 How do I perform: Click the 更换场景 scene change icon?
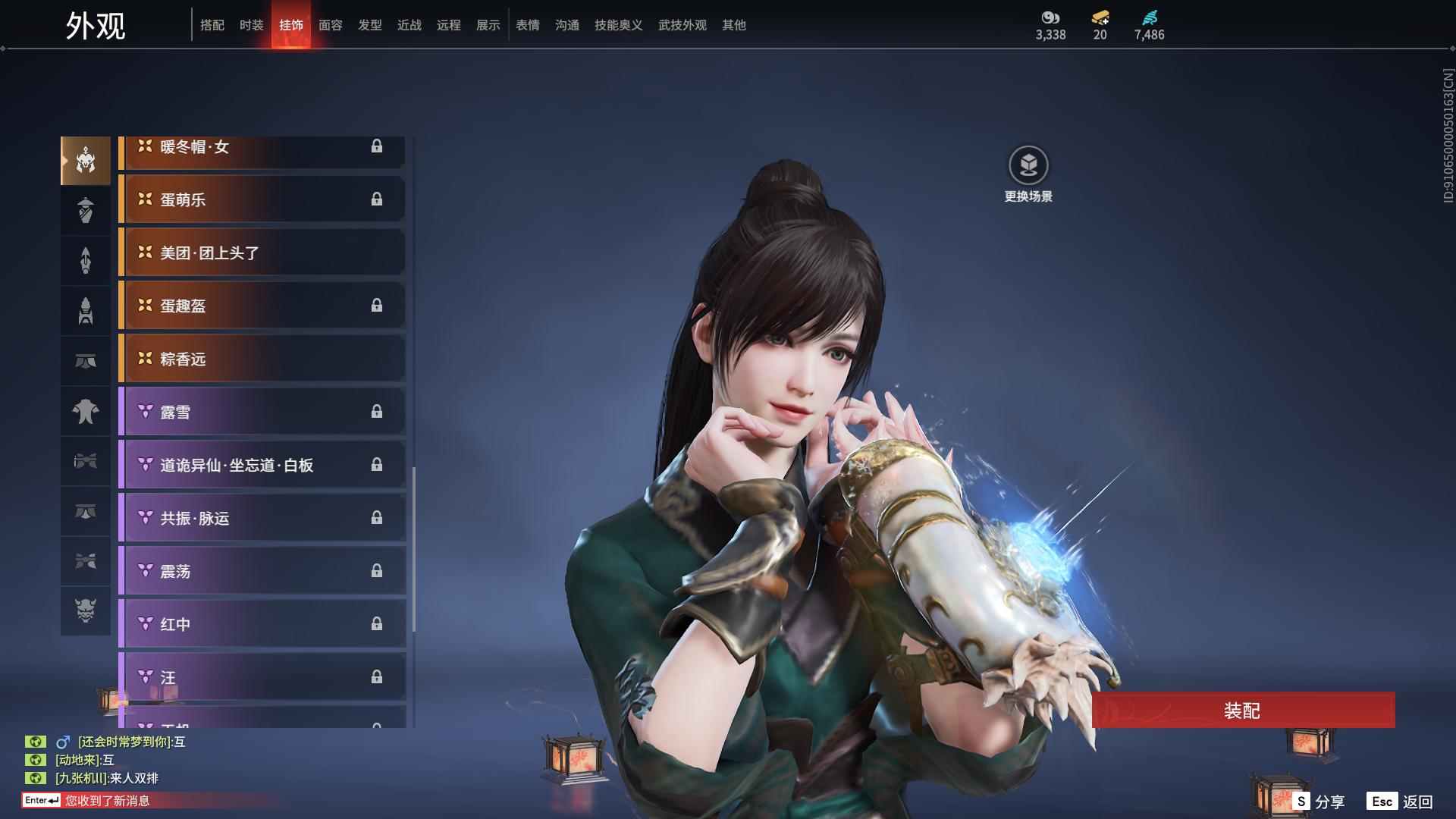click(1028, 163)
